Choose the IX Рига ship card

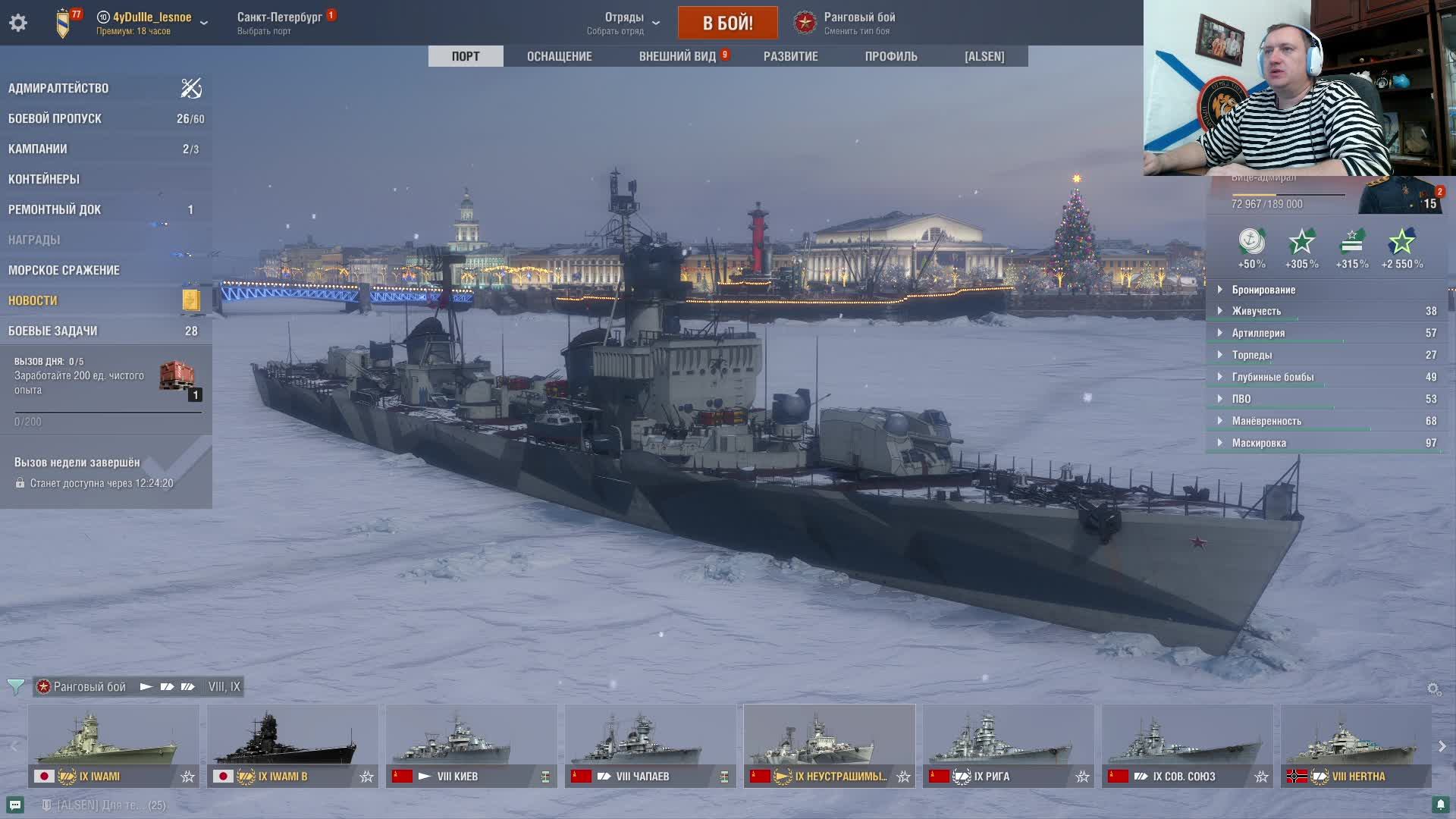[1008, 746]
